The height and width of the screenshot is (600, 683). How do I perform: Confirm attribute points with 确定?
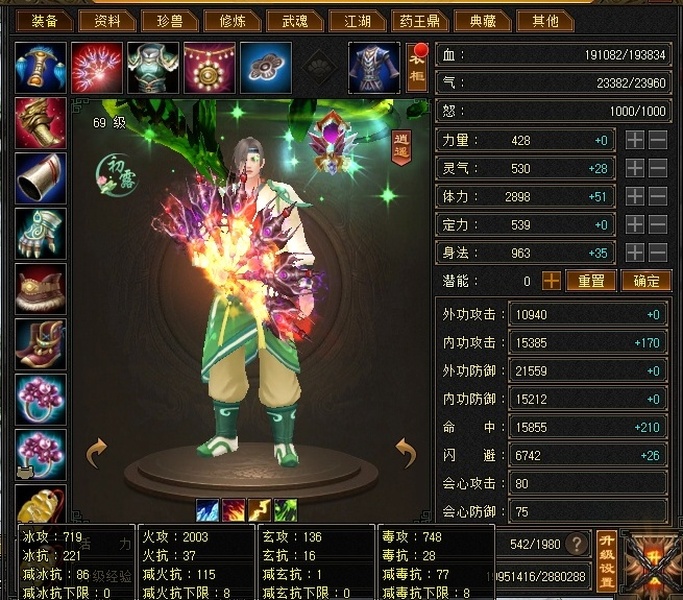(645, 281)
